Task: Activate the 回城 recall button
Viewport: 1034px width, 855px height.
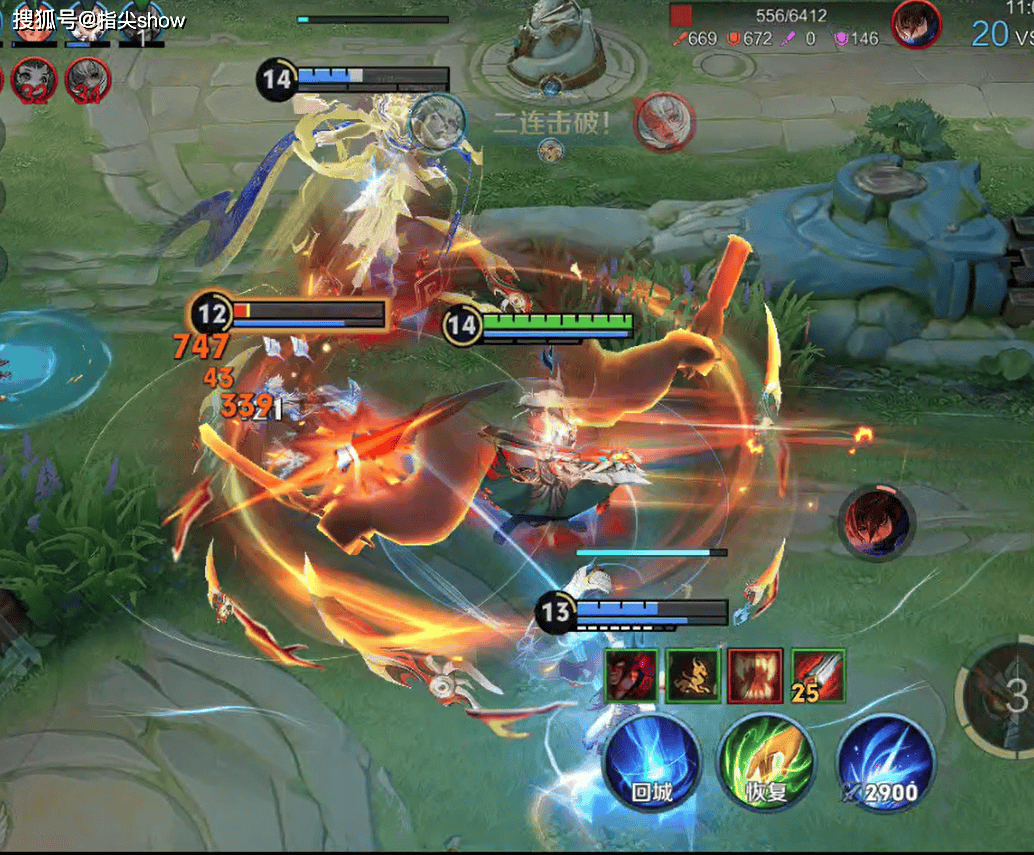Action: [652, 763]
